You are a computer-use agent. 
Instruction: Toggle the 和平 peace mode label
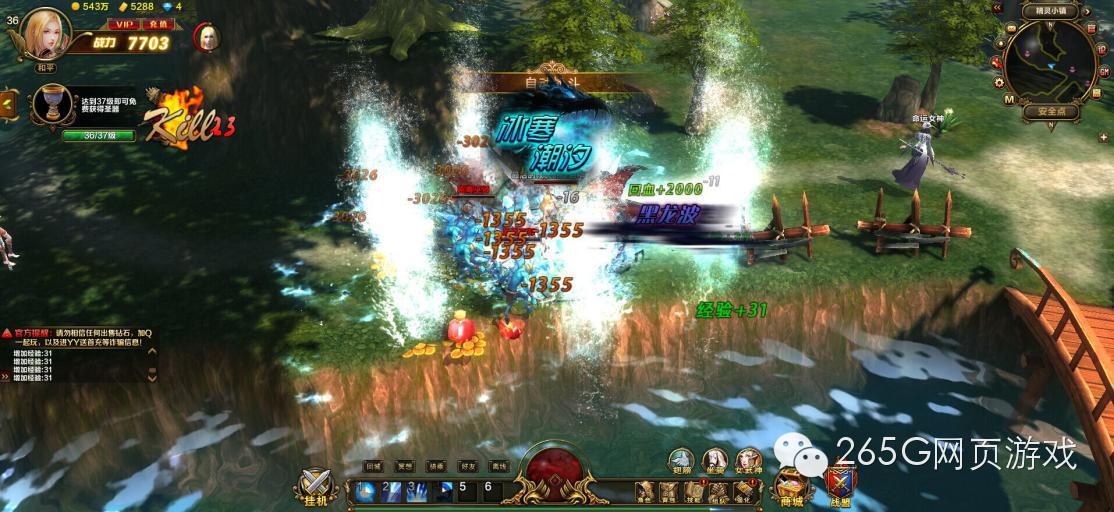(46, 68)
